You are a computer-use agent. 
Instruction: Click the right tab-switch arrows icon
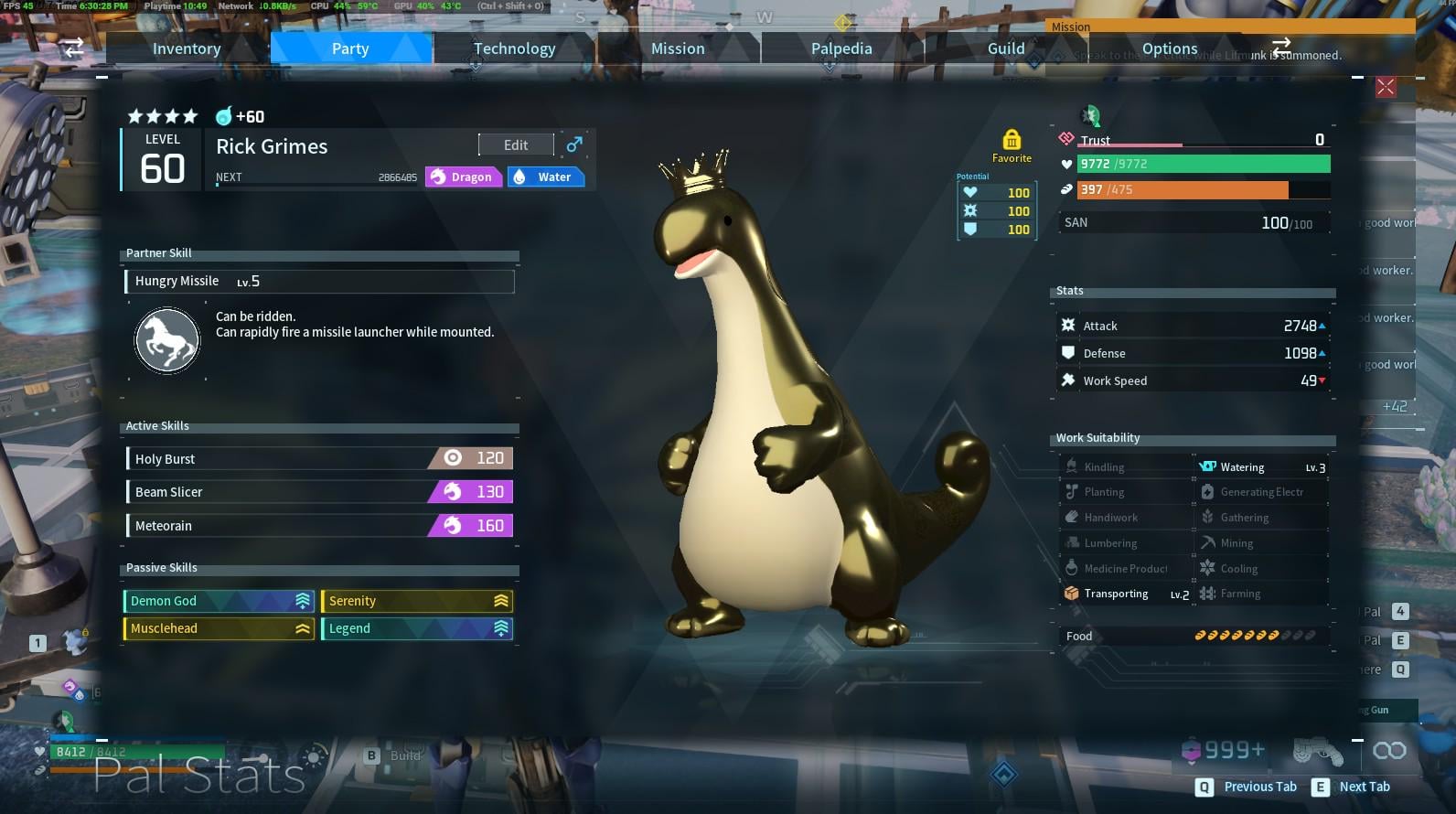pos(1280,44)
